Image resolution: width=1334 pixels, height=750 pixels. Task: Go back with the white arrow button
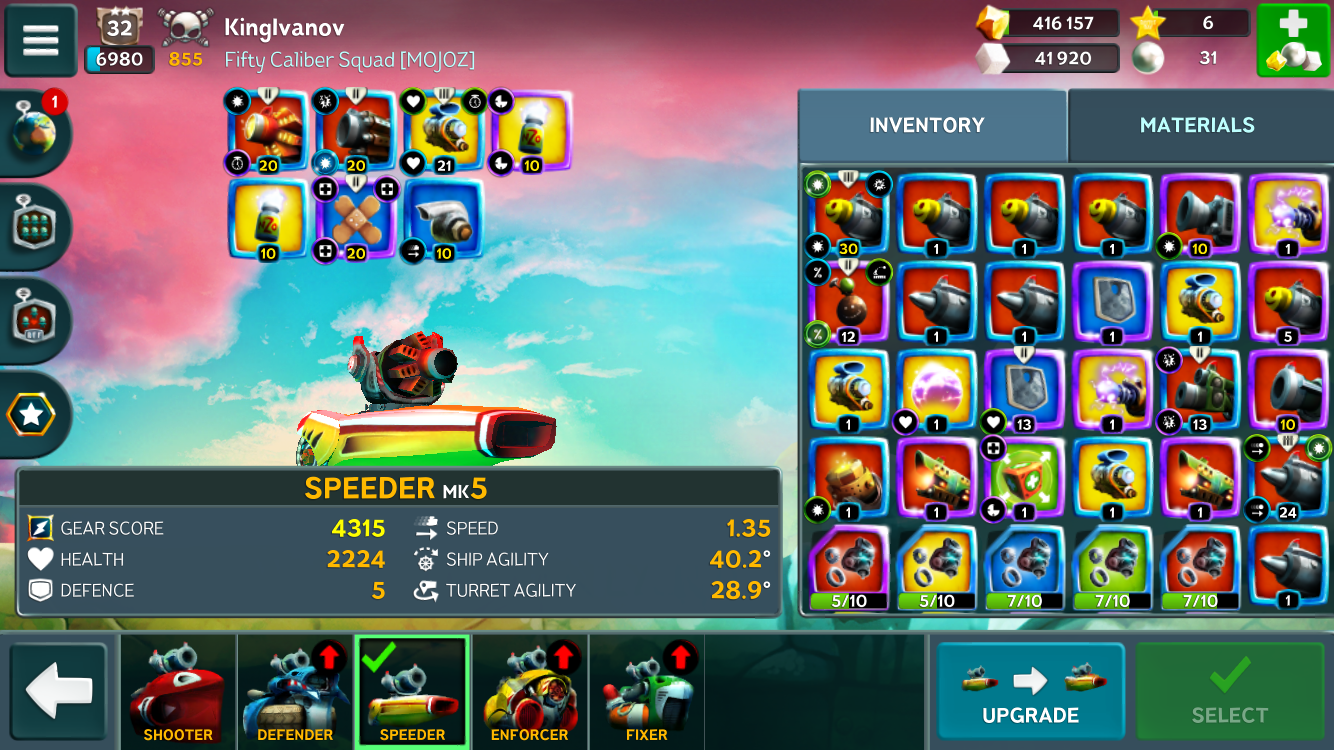[59, 691]
